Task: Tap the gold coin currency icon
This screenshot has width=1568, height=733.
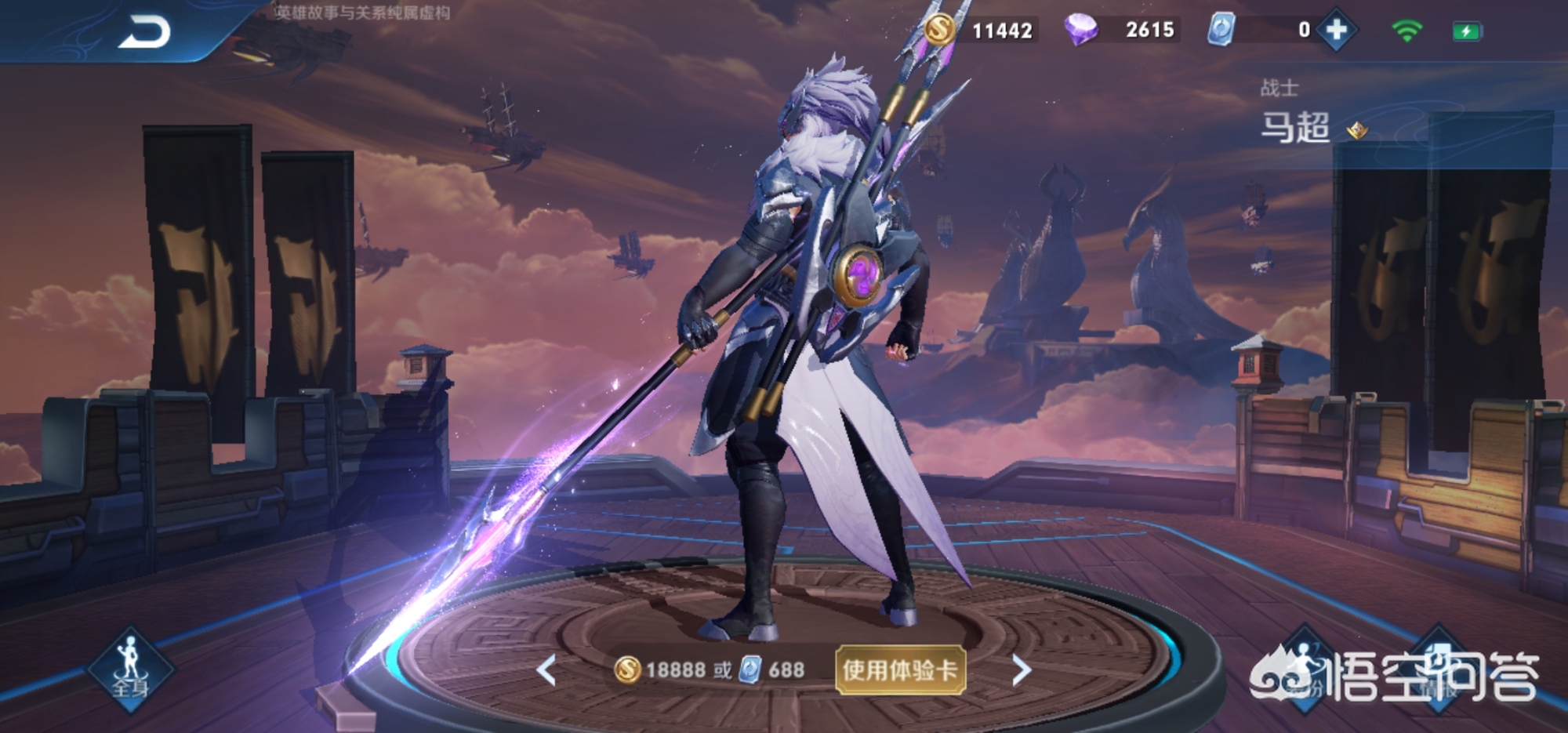Action: click(940, 30)
